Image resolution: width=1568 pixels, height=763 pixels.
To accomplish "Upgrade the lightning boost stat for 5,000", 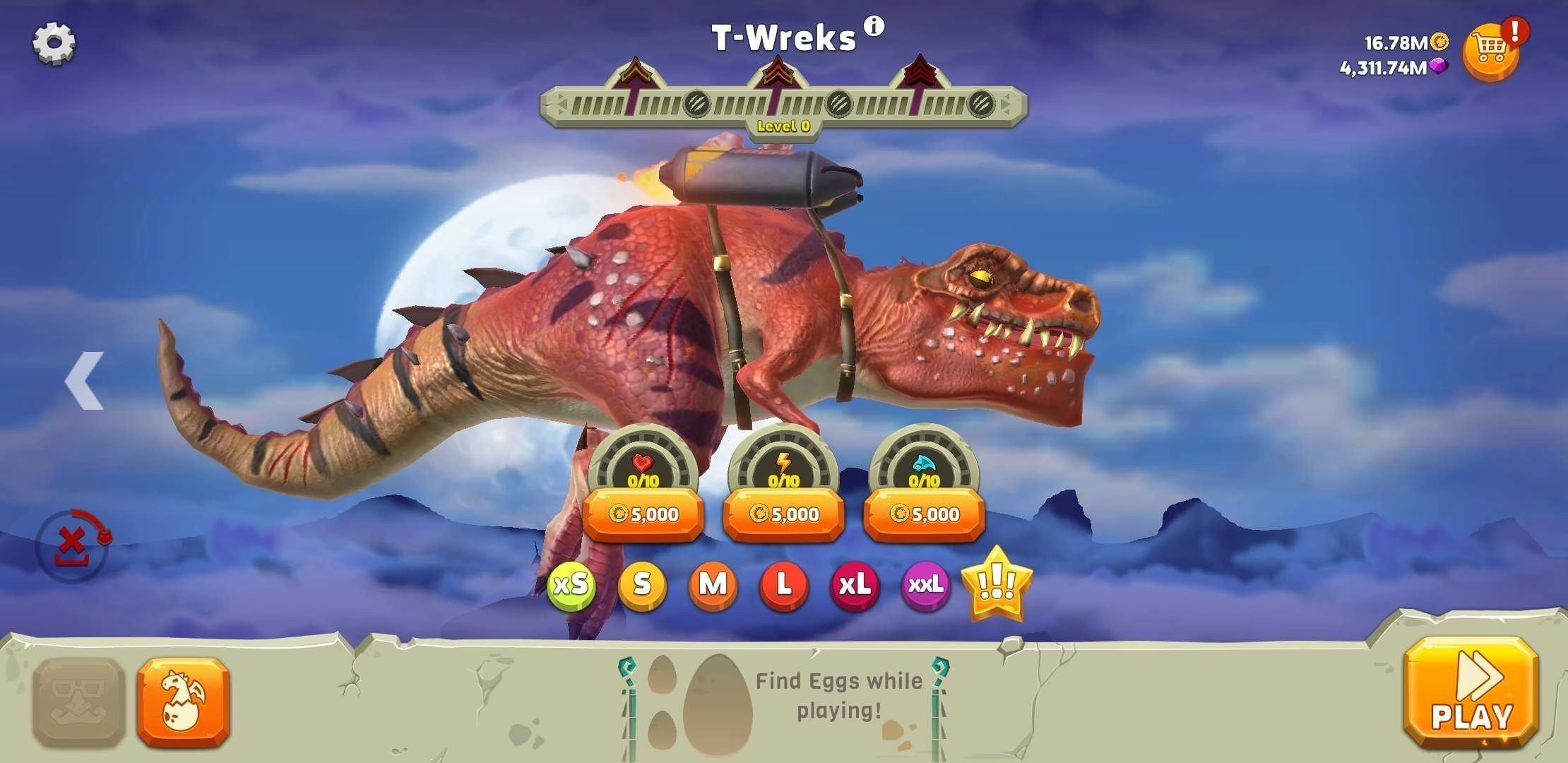I will (783, 514).
